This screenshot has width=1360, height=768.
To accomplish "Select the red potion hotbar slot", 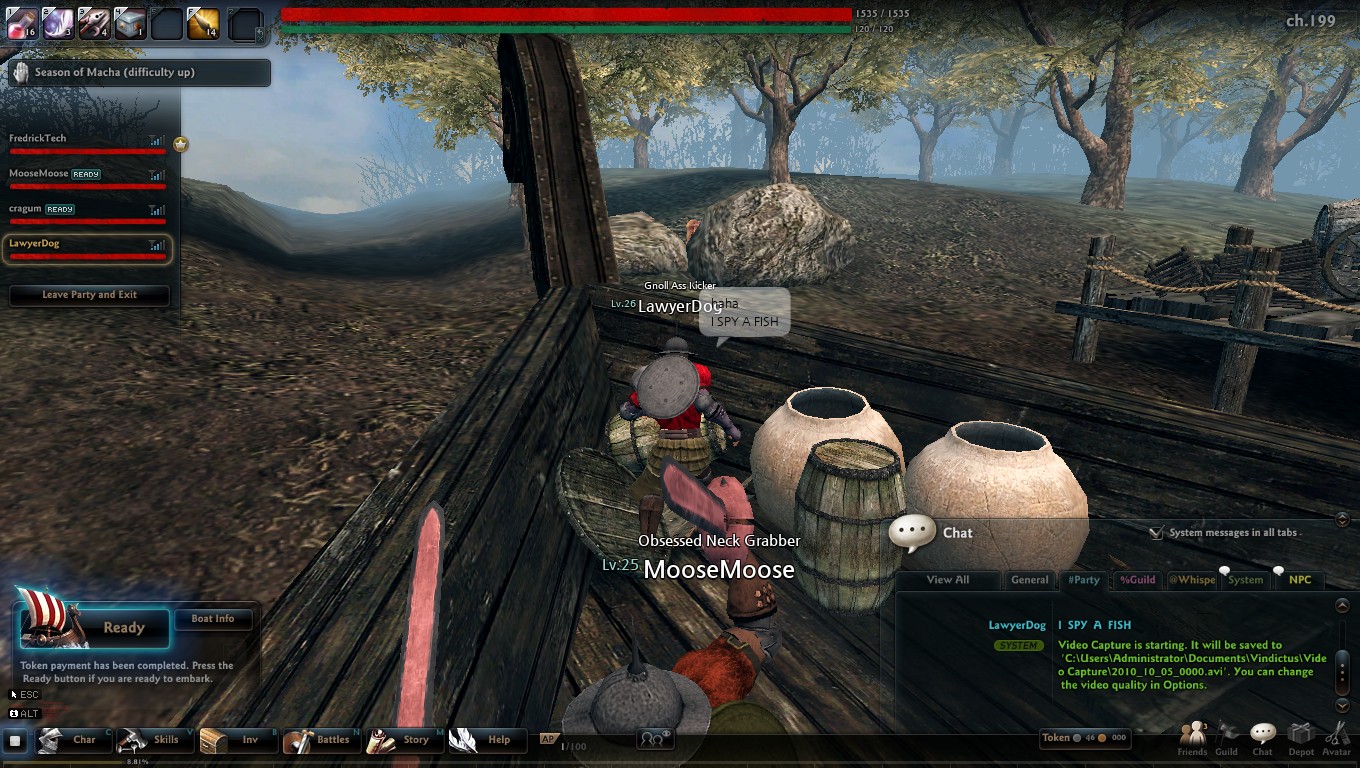I will tap(22, 24).
